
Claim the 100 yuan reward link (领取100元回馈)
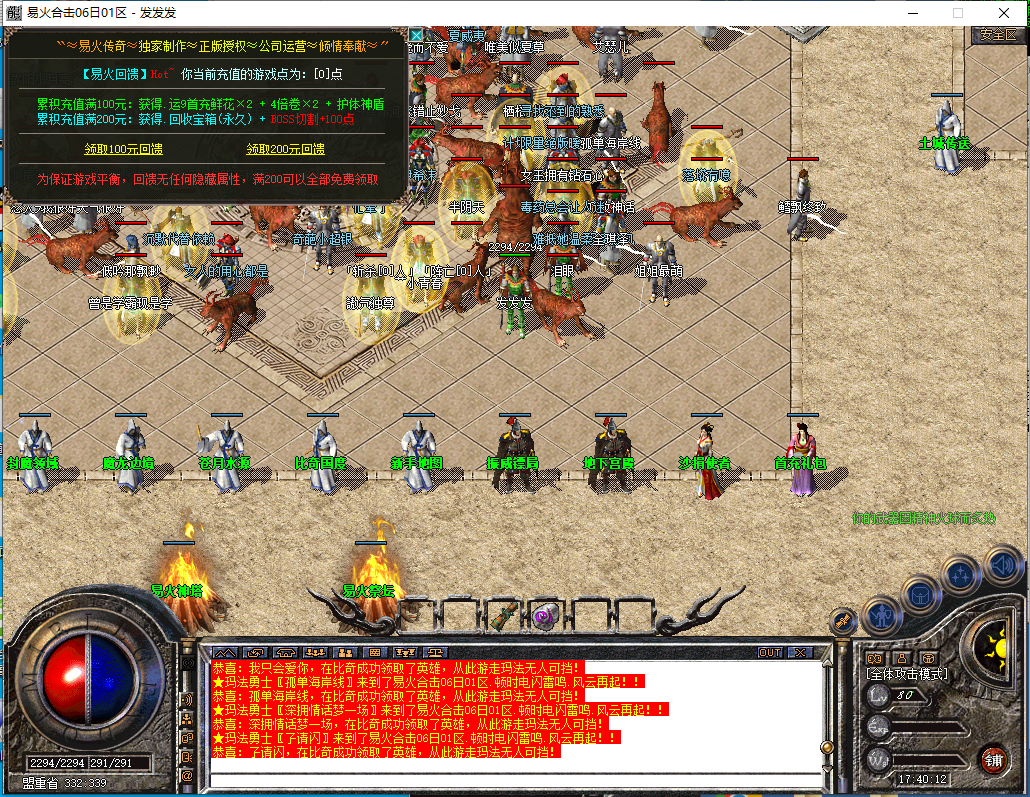coord(123,149)
